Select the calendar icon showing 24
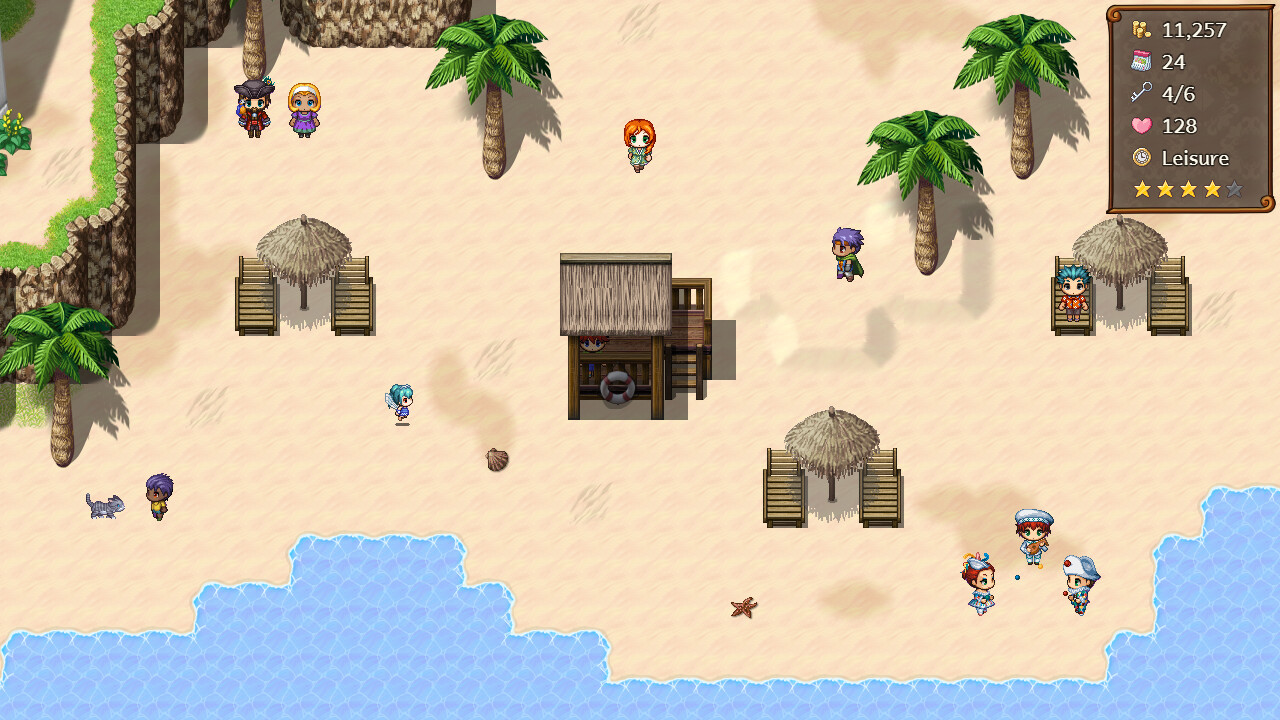 [x=1138, y=62]
